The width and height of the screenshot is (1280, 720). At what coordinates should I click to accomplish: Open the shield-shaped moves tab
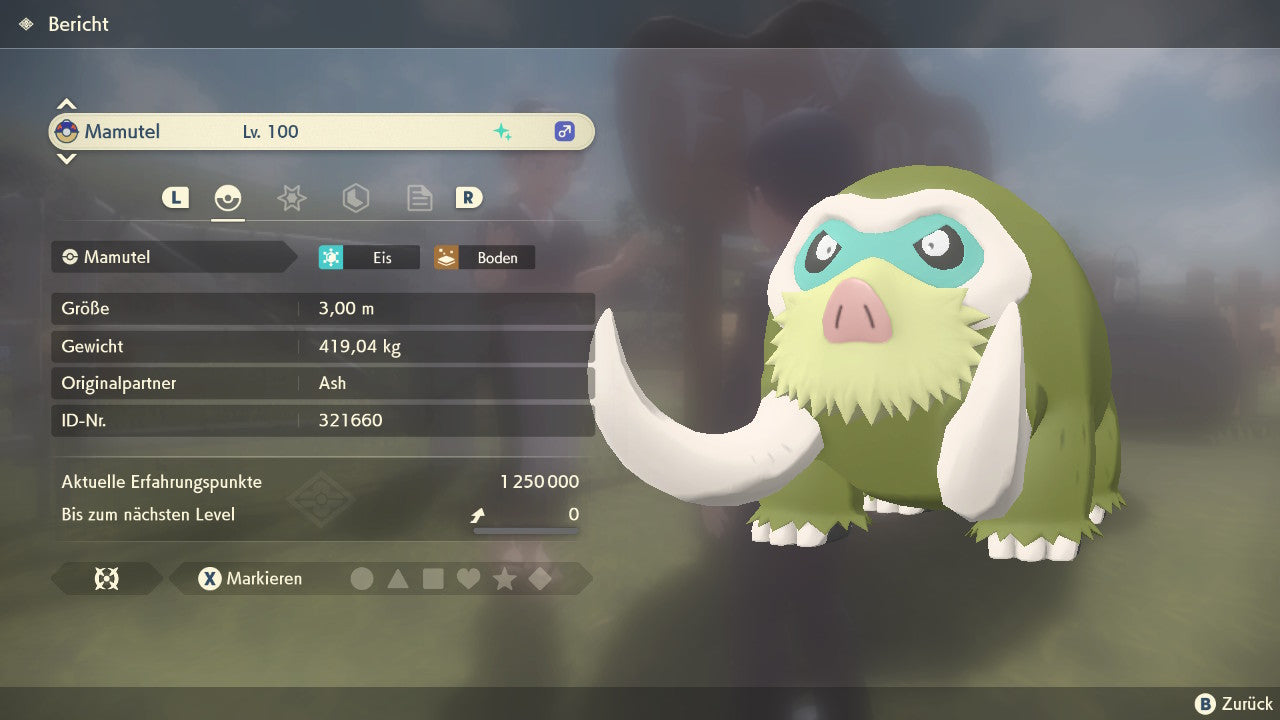pyautogui.click(x=355, y=198)
